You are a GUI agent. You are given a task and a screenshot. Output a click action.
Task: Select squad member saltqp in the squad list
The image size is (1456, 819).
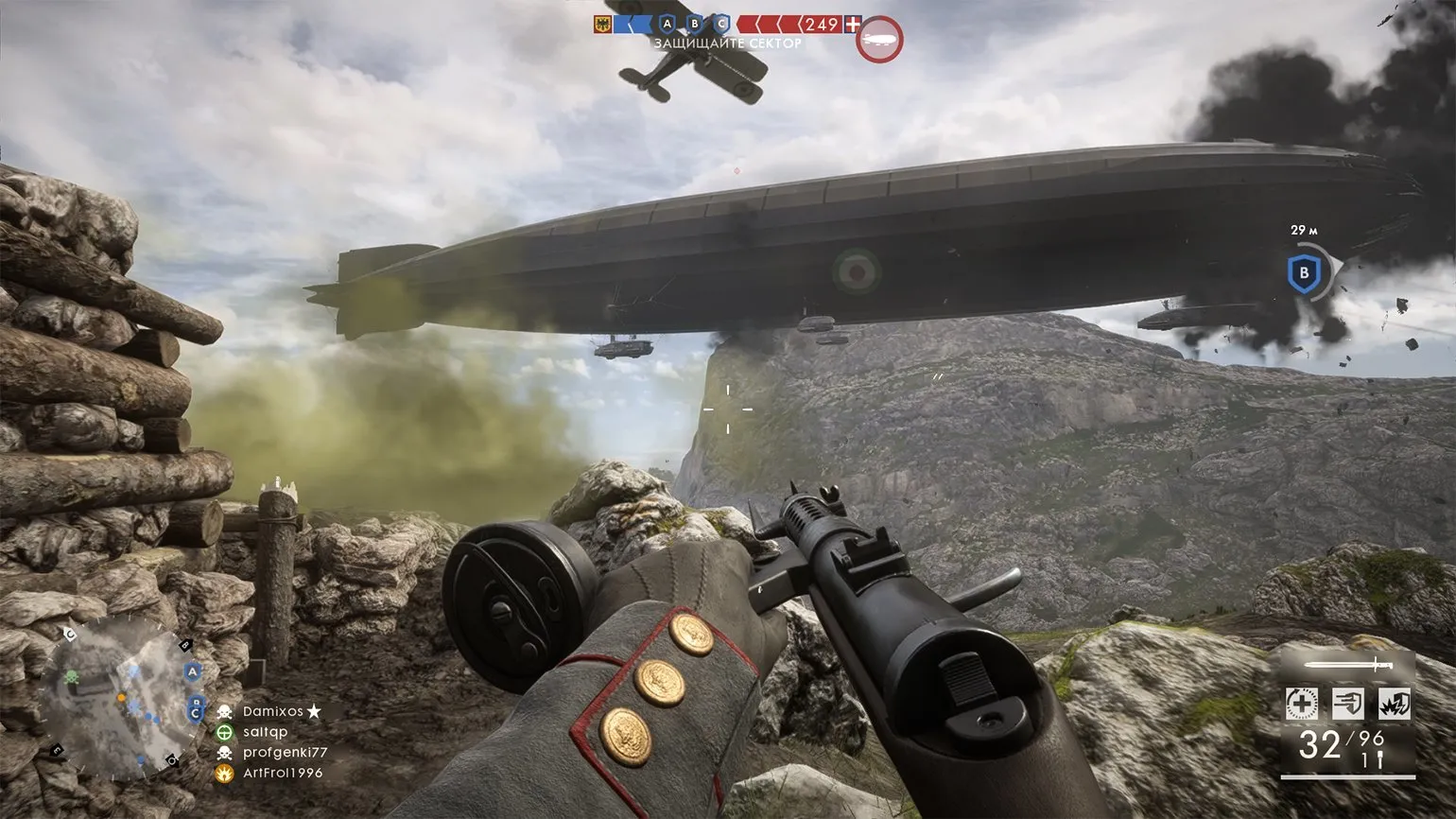(x=265, y=732)
